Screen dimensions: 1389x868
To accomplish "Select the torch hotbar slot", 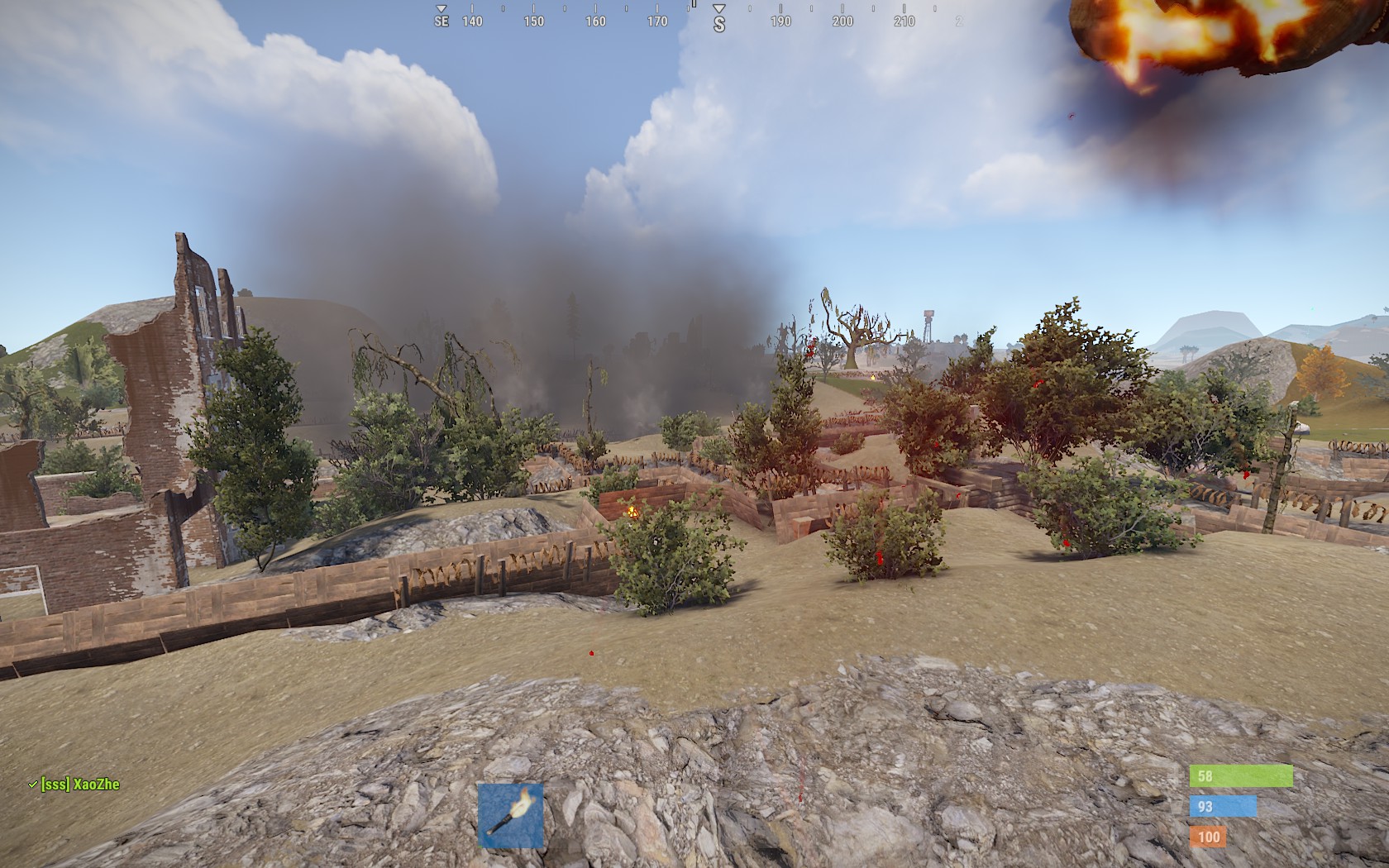I will point(511,815).
